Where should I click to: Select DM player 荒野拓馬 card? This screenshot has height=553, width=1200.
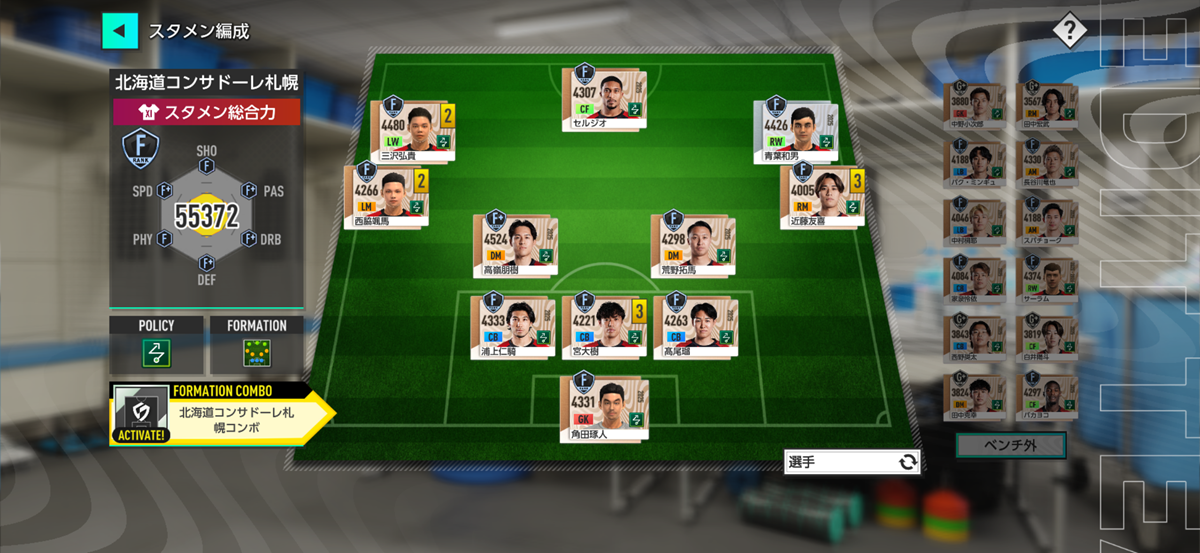(689, 244)
